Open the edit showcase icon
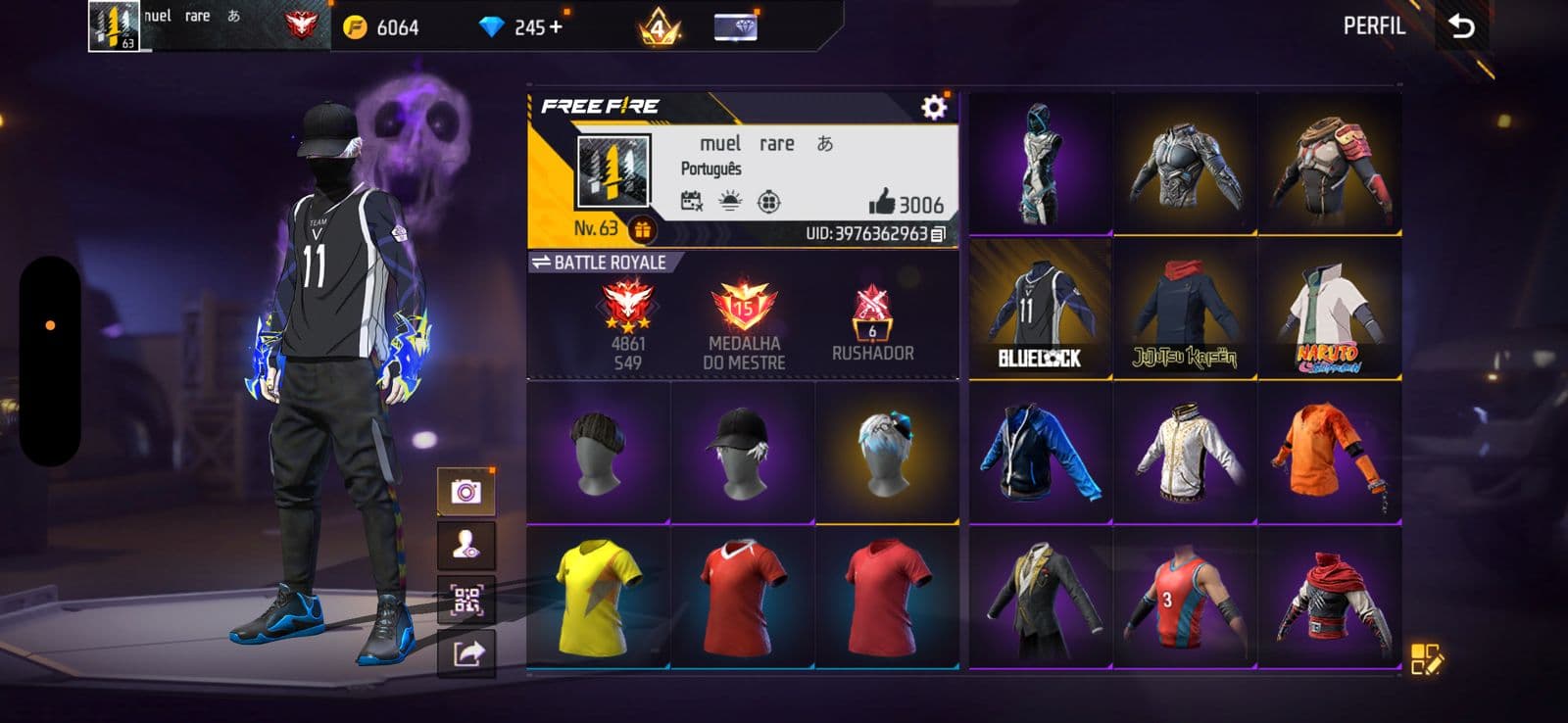 (1426, 659)
